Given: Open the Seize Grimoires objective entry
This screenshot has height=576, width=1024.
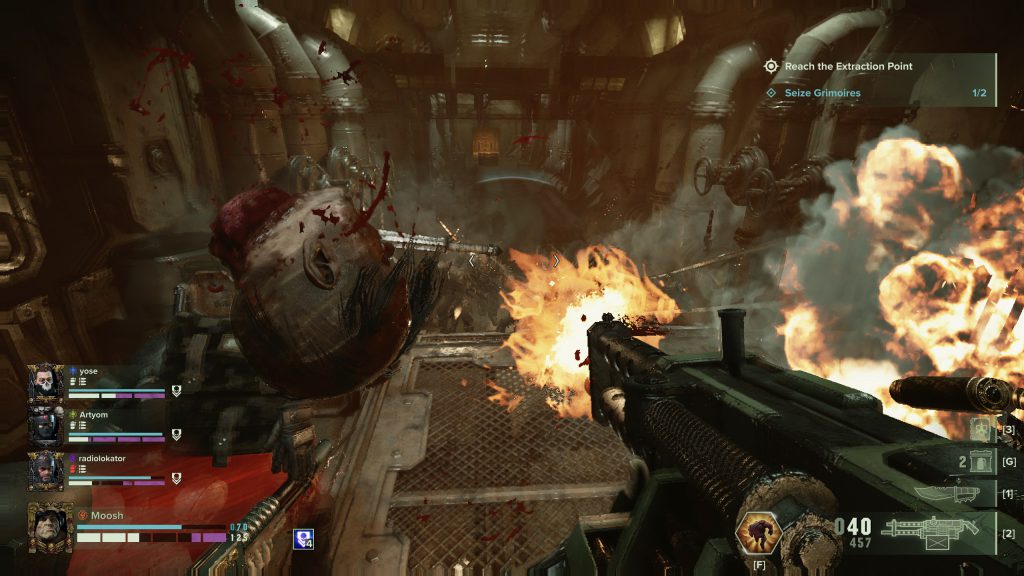Looking at the screenshot, I should 822,93.
